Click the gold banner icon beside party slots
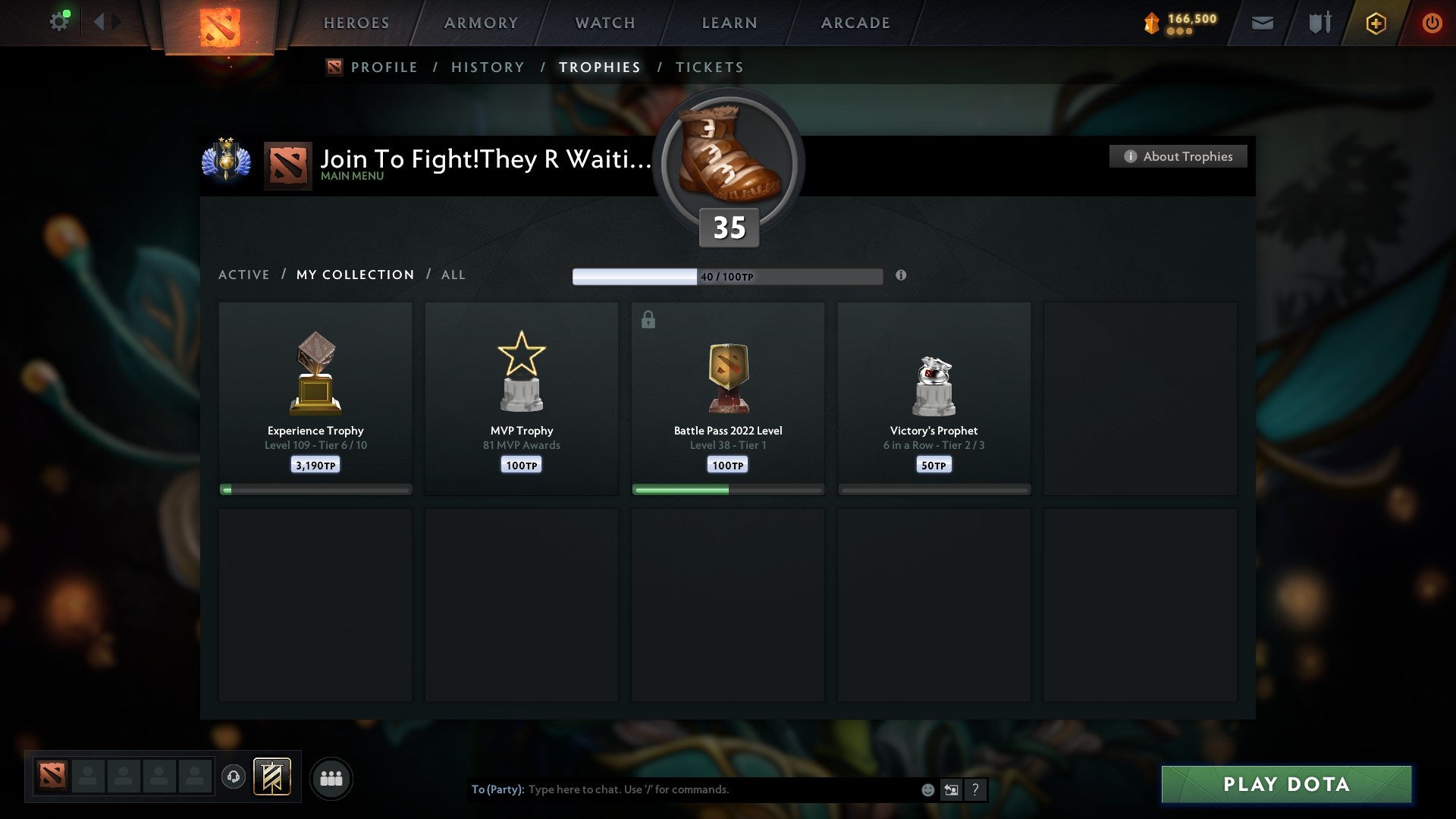1456x819 pixels. click(x=273, y=778)
